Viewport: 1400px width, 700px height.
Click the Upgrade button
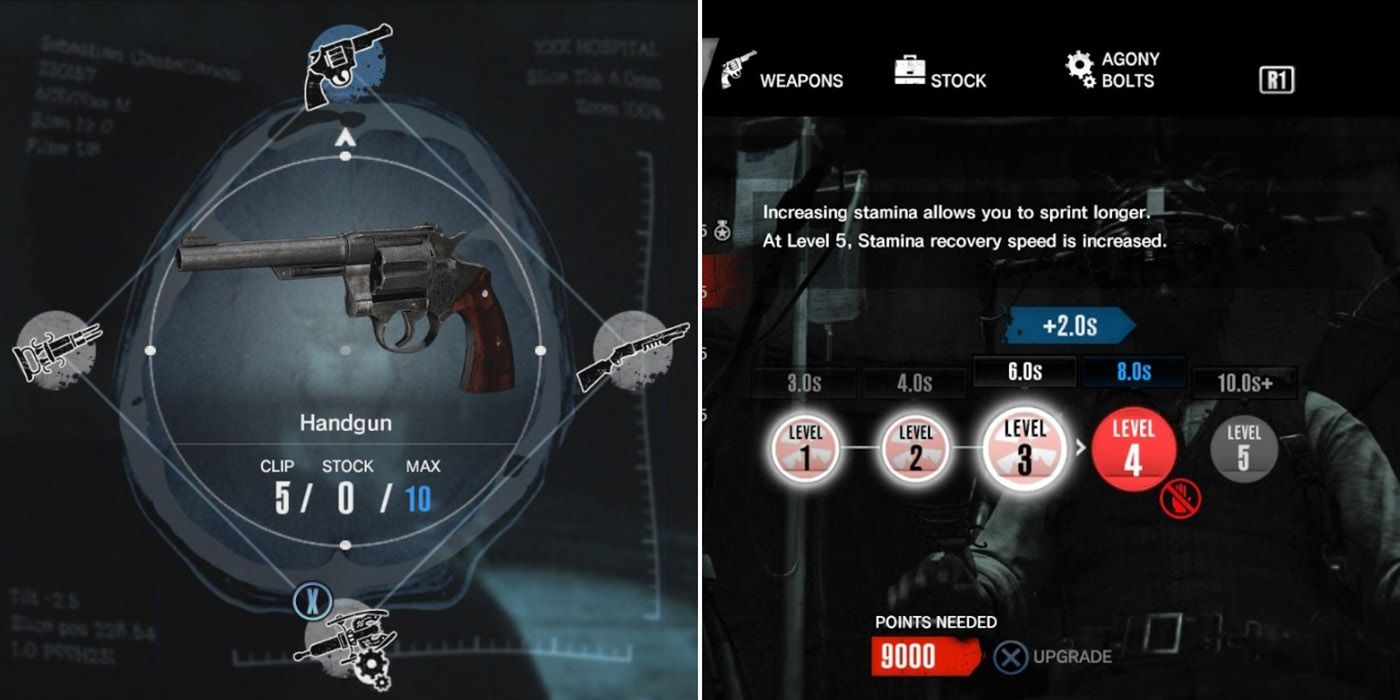pyautogui.click(x=1053, y=657)
